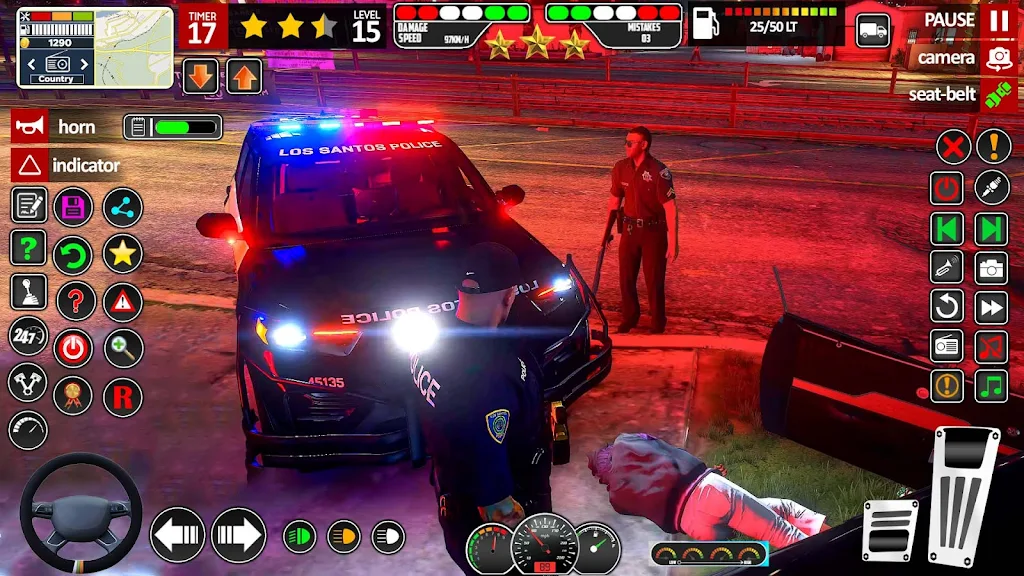Click the purple floppy disk save icon

73,206
